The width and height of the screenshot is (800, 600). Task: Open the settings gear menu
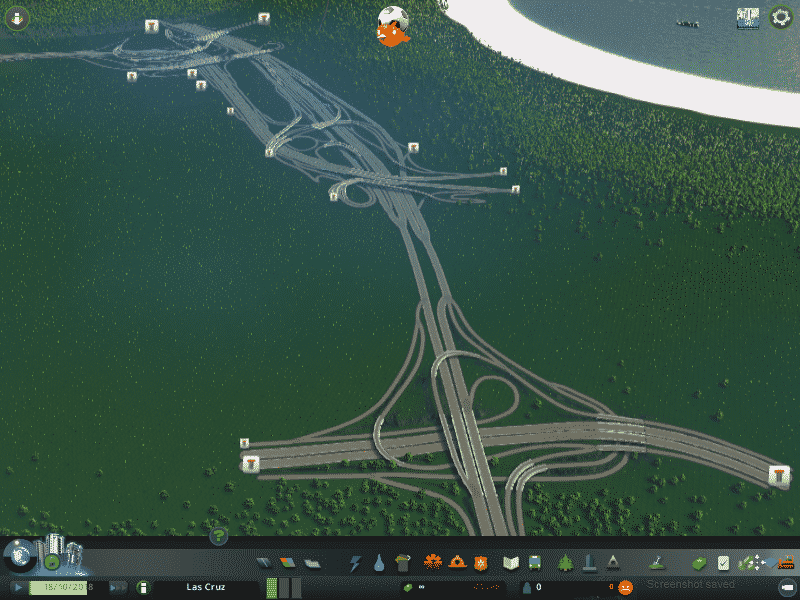781,17
